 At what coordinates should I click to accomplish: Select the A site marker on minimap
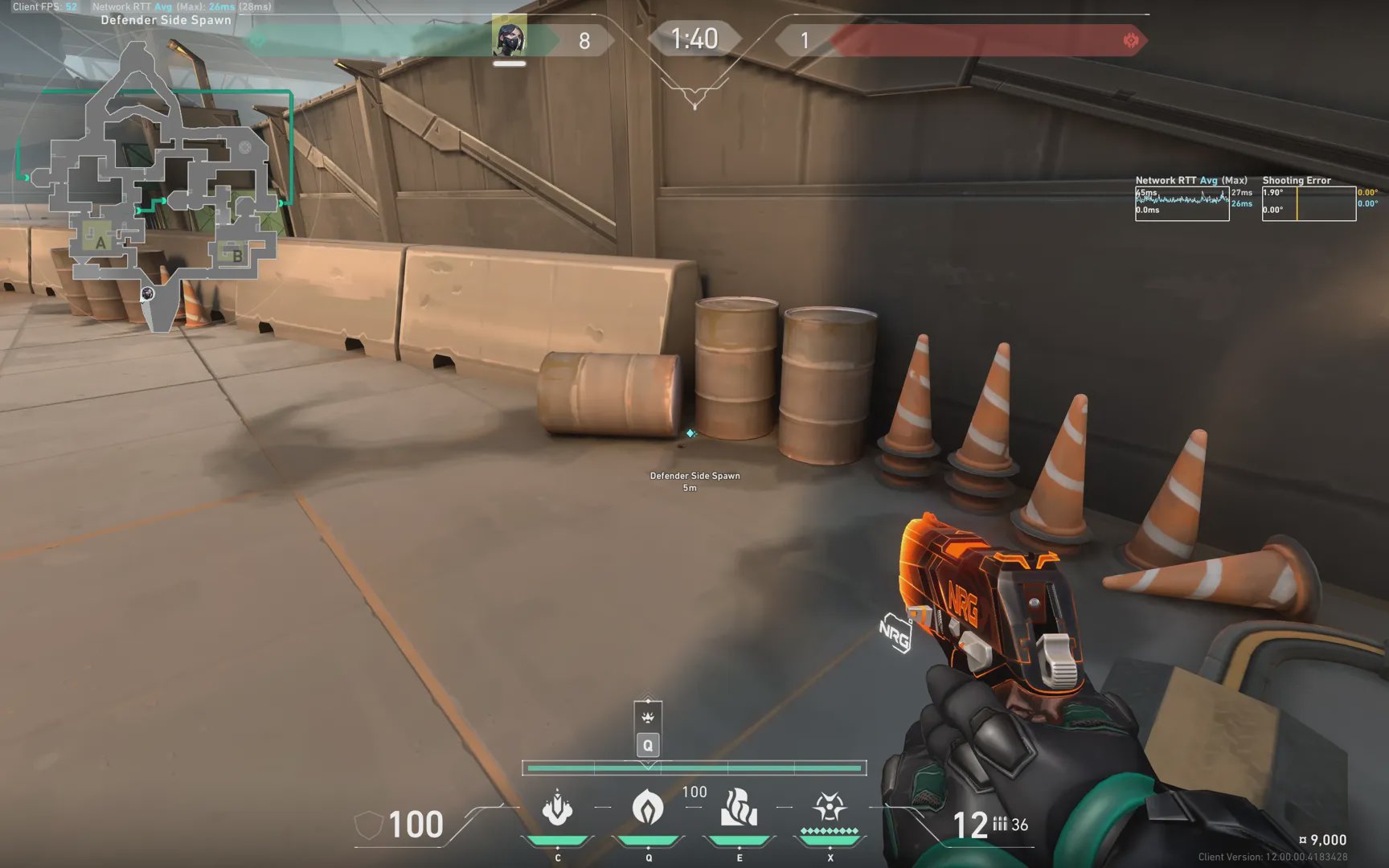click(100, 242)
